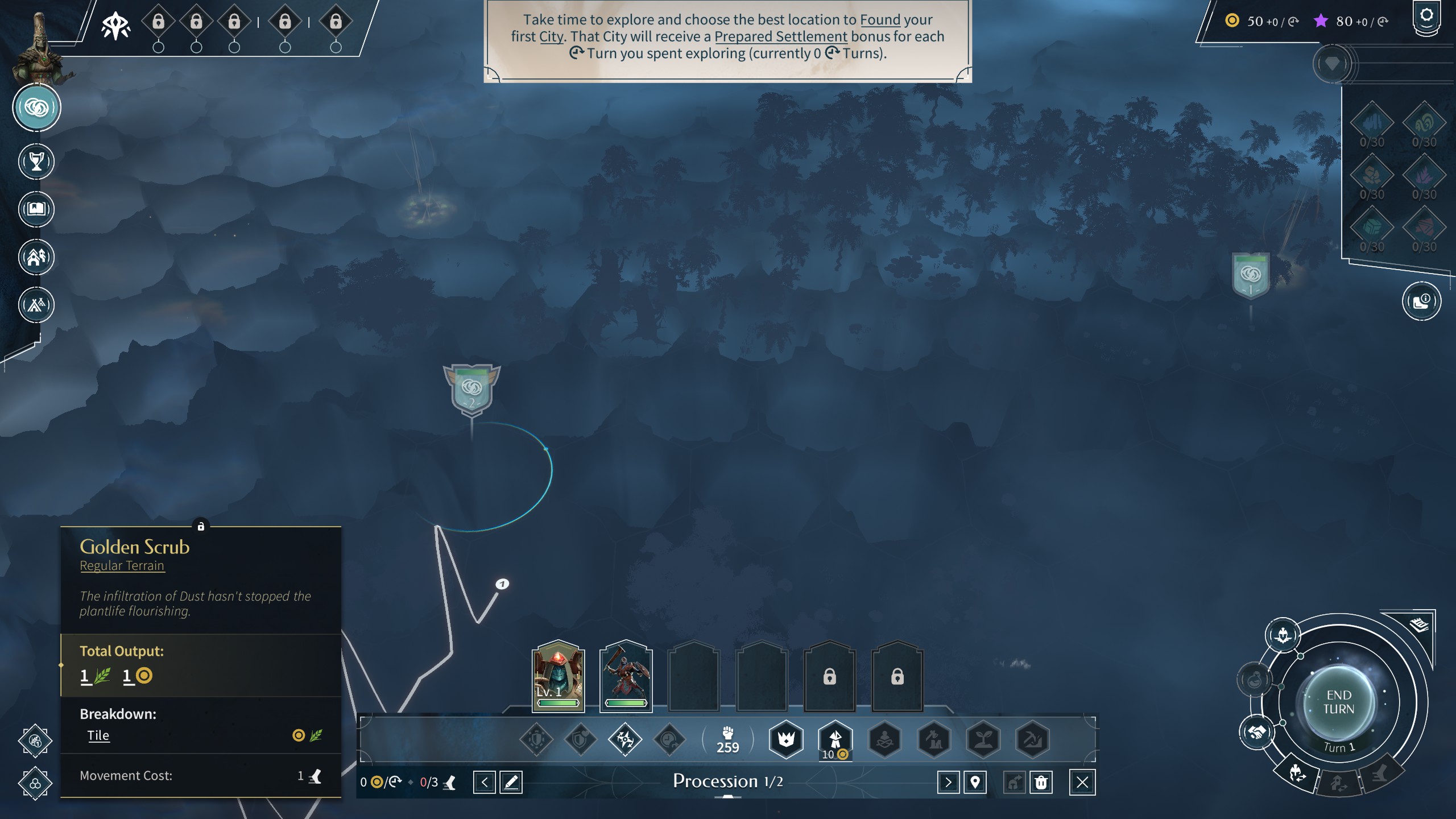This screenshot has height=819, width=1456.
Task: Activate the crown army action
Action: [x=786, y=739]
